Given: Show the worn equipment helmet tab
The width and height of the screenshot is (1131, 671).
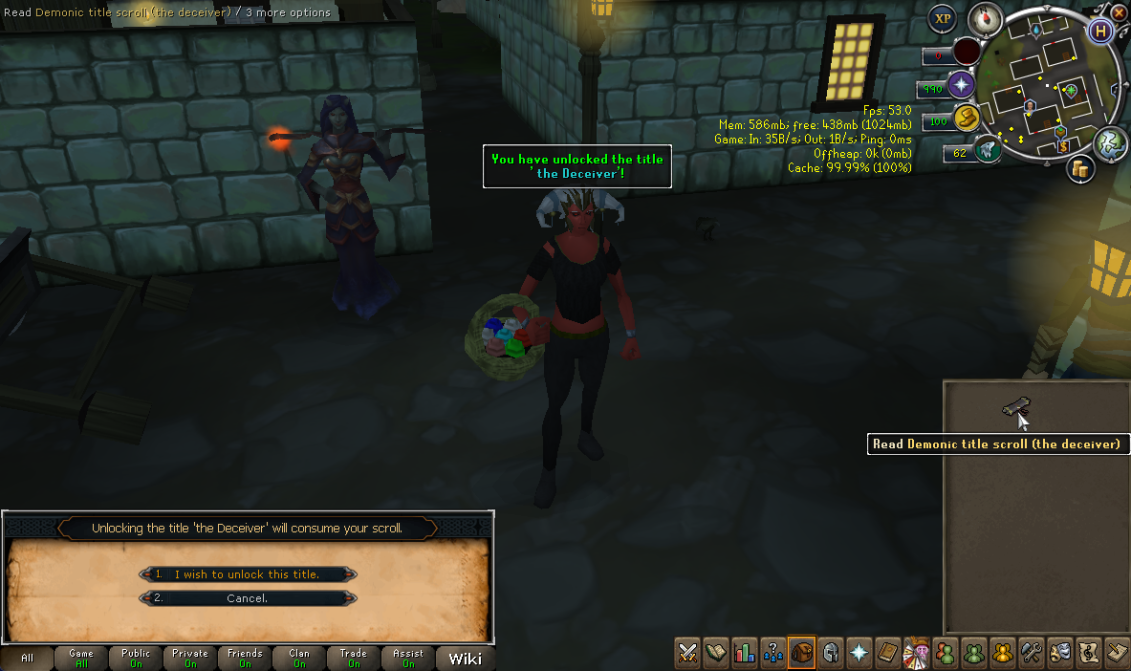Looking at the screenshot, I should (830, 653).
